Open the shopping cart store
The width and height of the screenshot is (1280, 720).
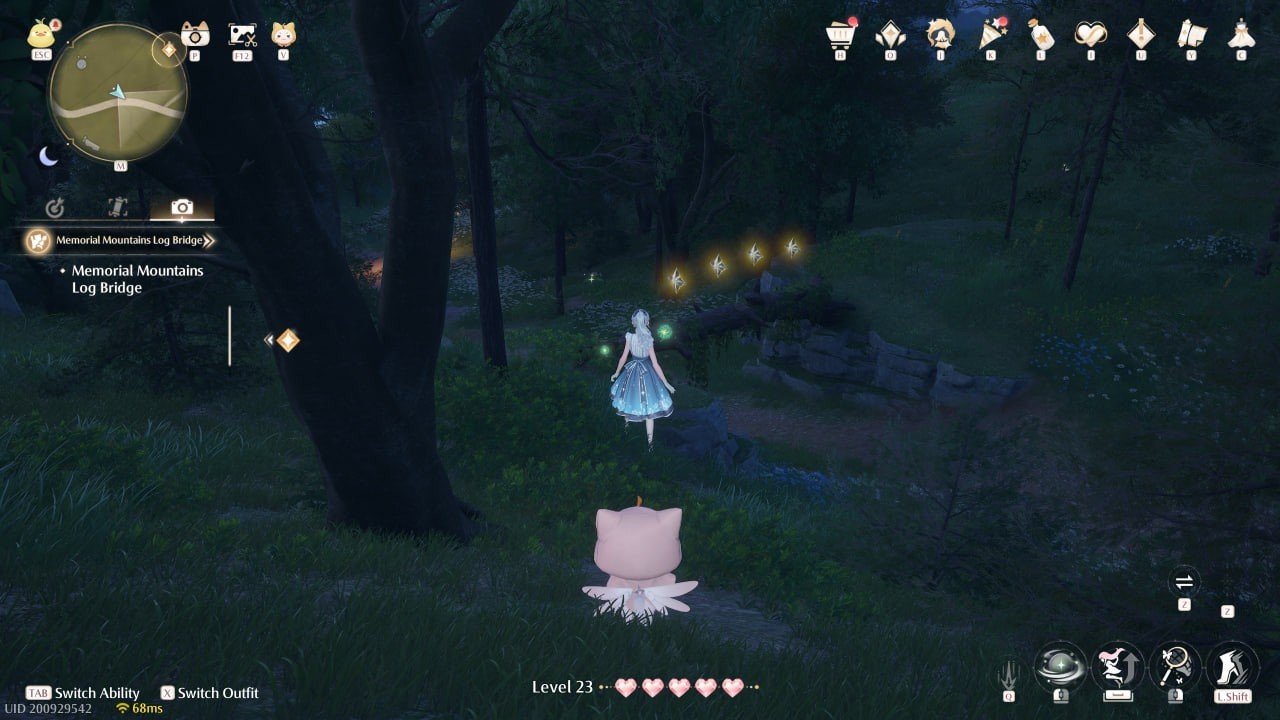(x=841, y=35)
